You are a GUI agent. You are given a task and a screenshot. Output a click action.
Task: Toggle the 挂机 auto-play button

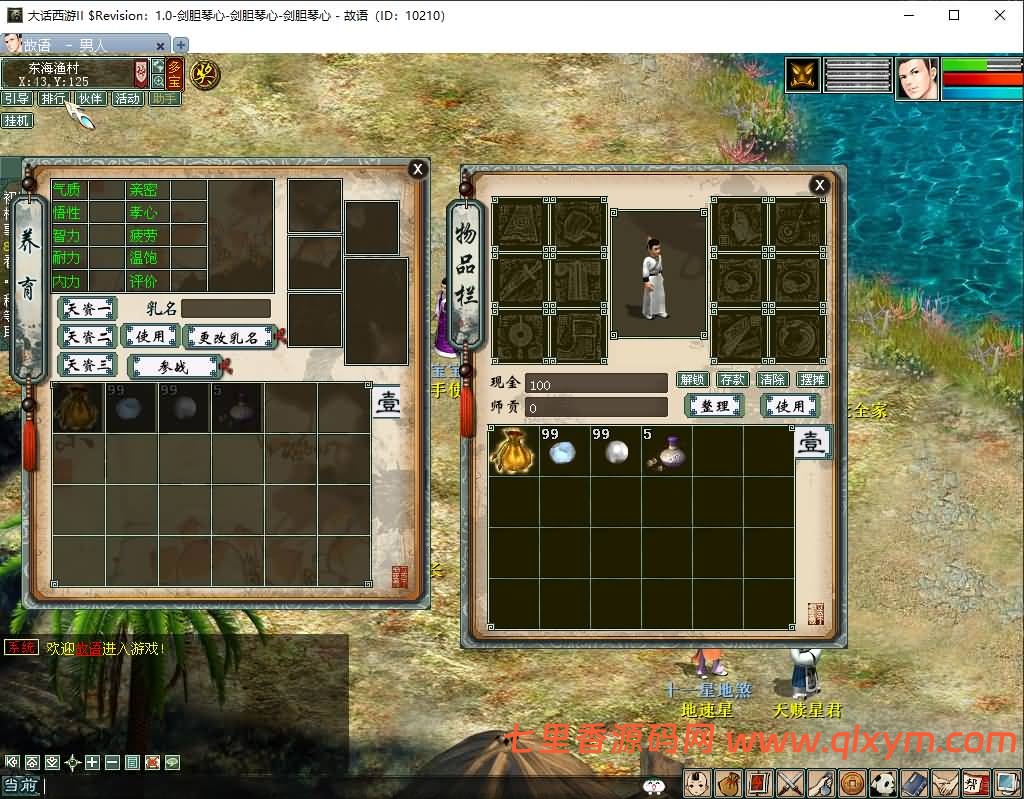[x=16, y=121]
